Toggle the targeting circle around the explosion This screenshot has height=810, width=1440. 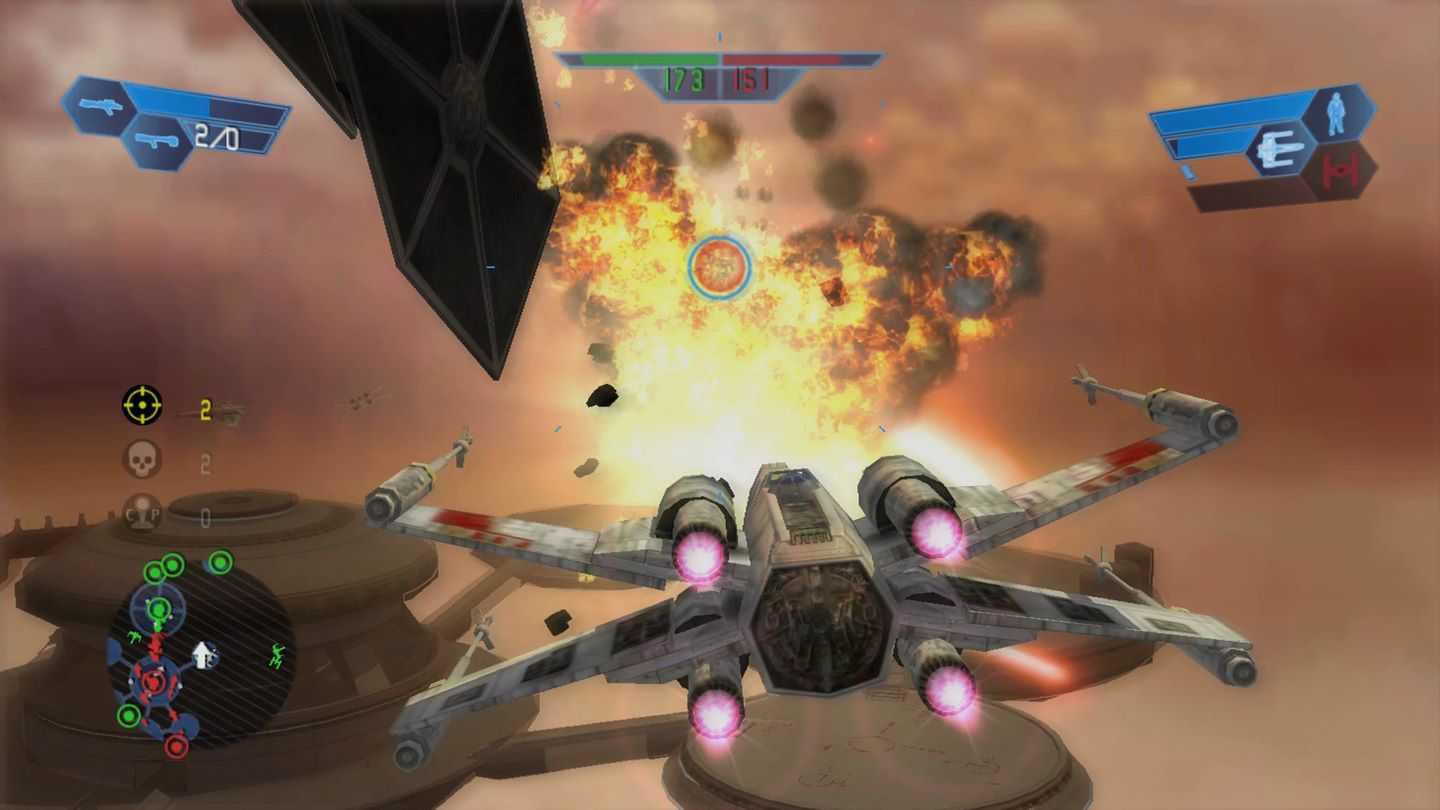point(718,267)
